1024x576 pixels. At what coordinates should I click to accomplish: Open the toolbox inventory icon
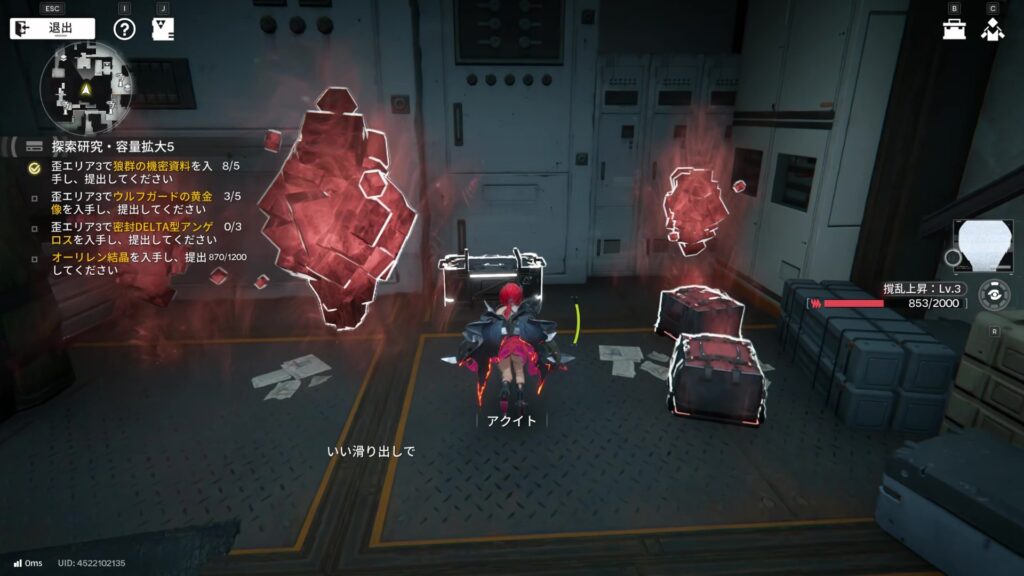(x=954, y=29)
